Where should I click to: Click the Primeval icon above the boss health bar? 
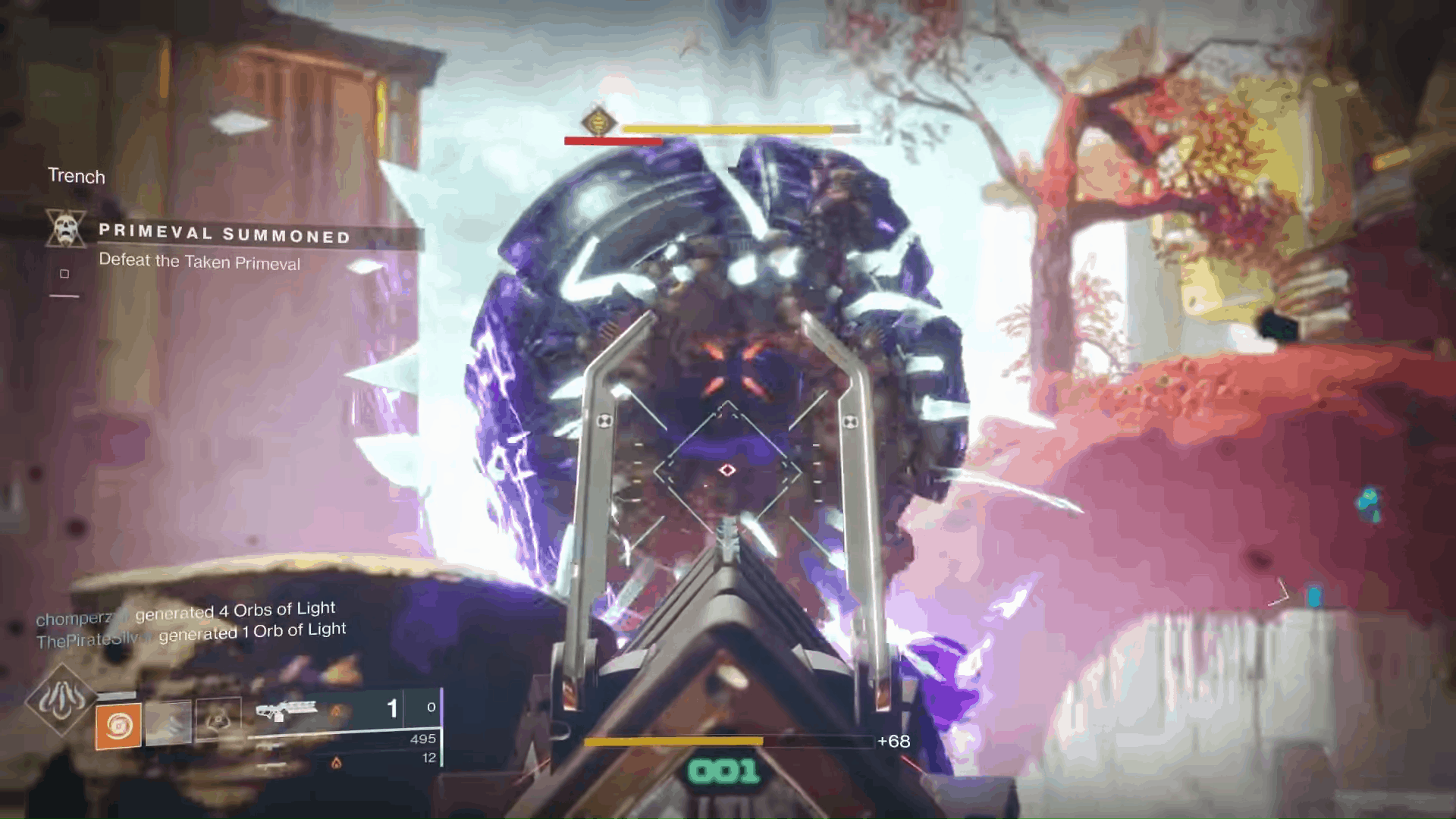598,121
